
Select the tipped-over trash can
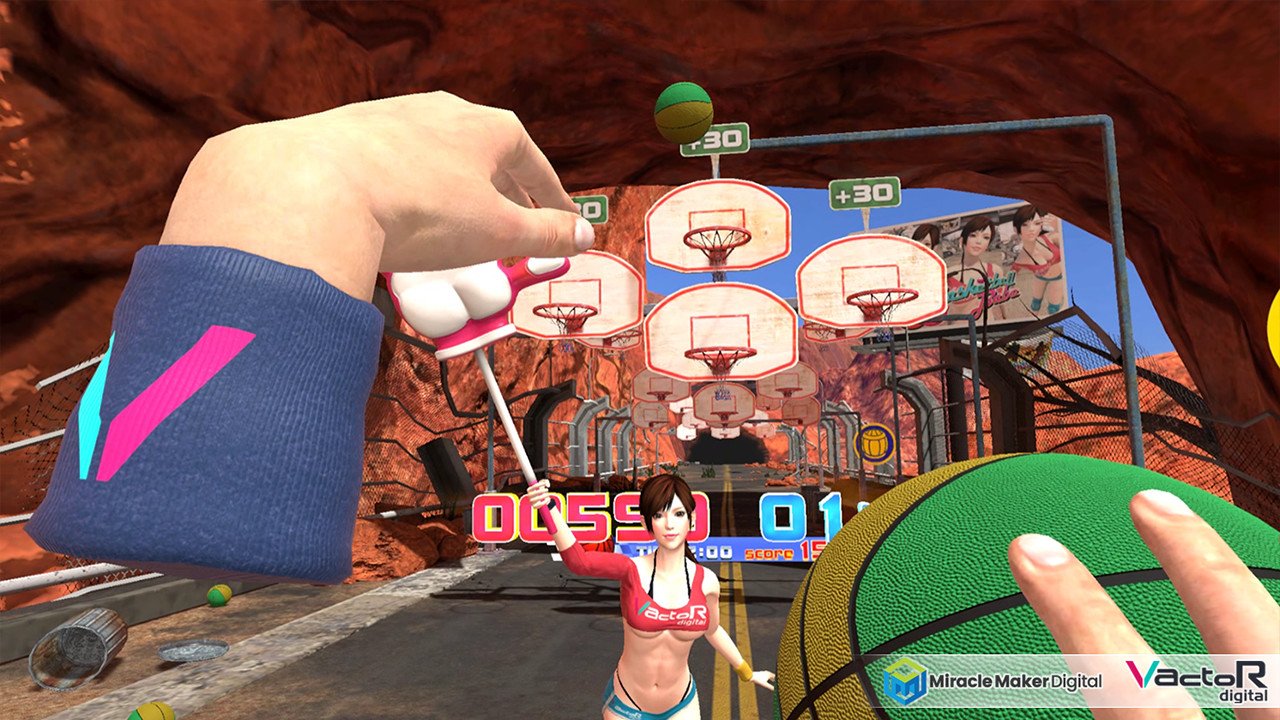[x=80, y=650]
